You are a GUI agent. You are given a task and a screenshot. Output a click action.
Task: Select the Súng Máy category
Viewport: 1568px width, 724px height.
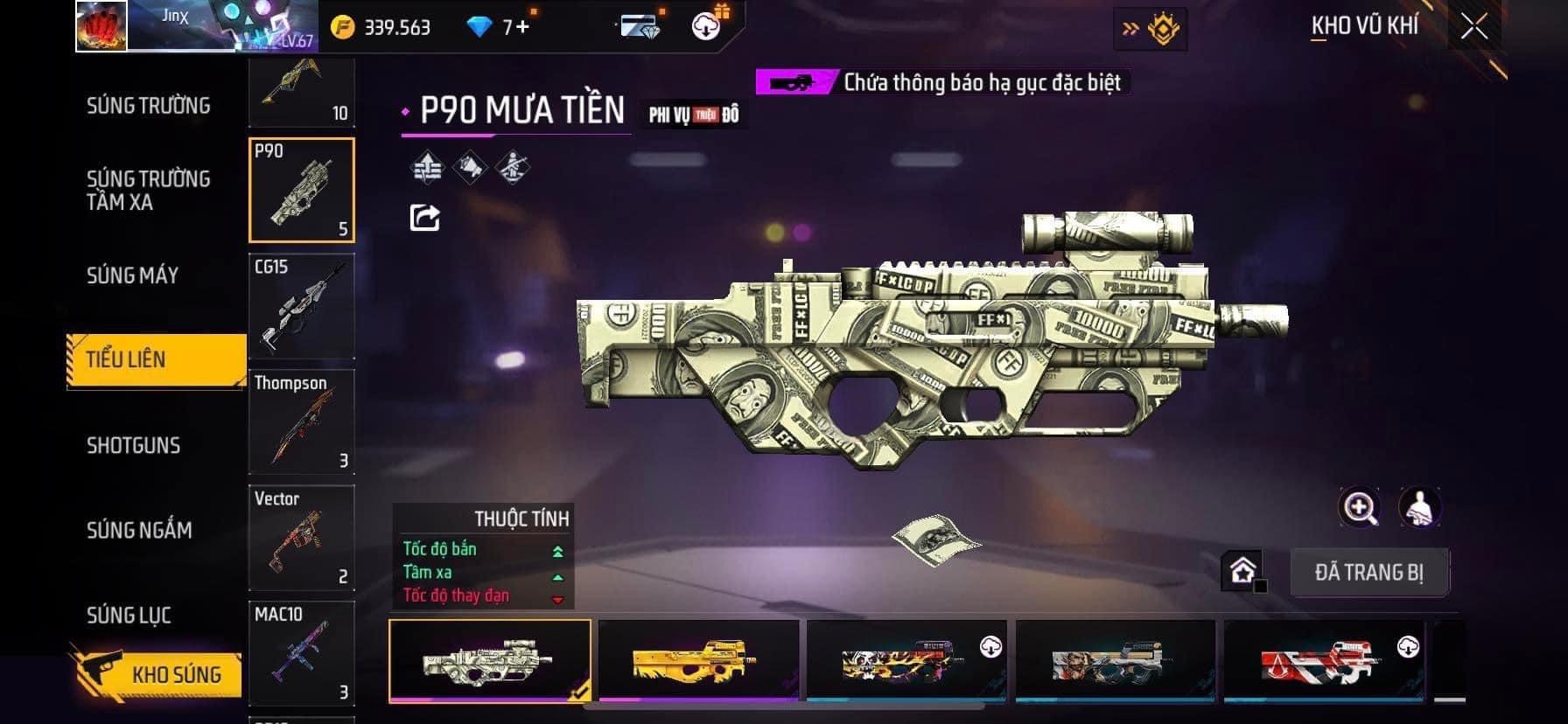tap(132, 275)
